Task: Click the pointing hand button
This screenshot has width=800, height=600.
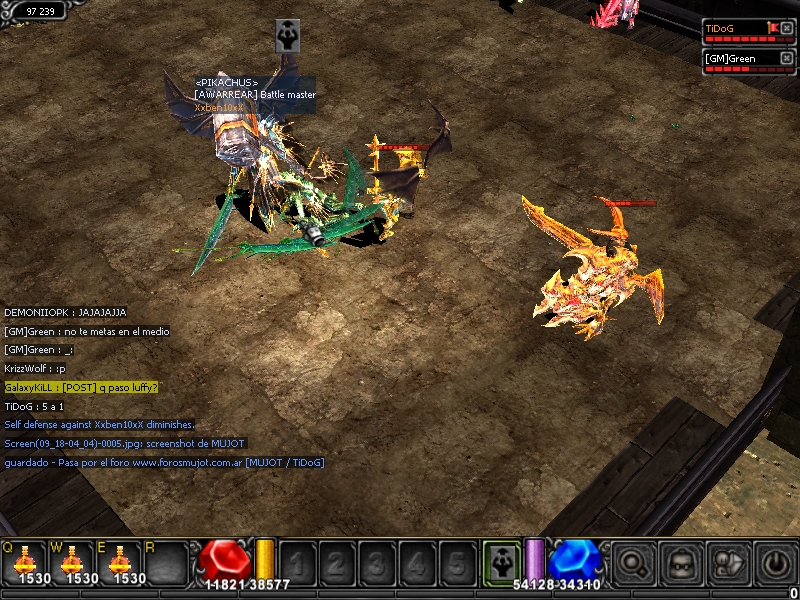Action: tap(729, 562)
